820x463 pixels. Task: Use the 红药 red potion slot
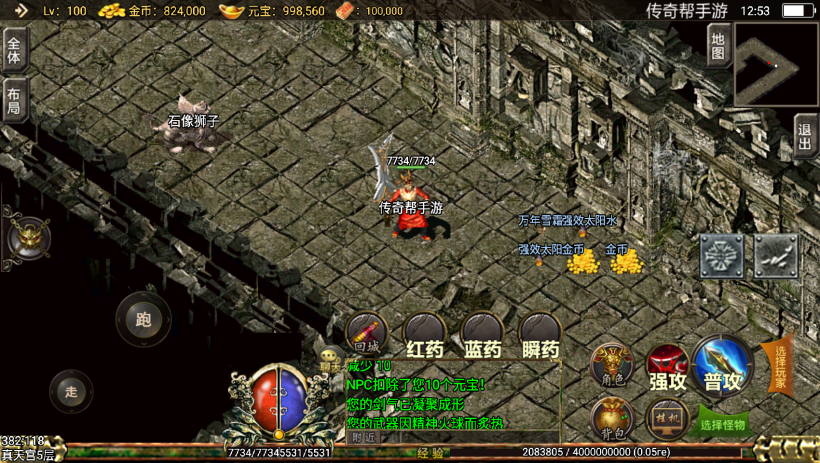(x=424, y=335)
